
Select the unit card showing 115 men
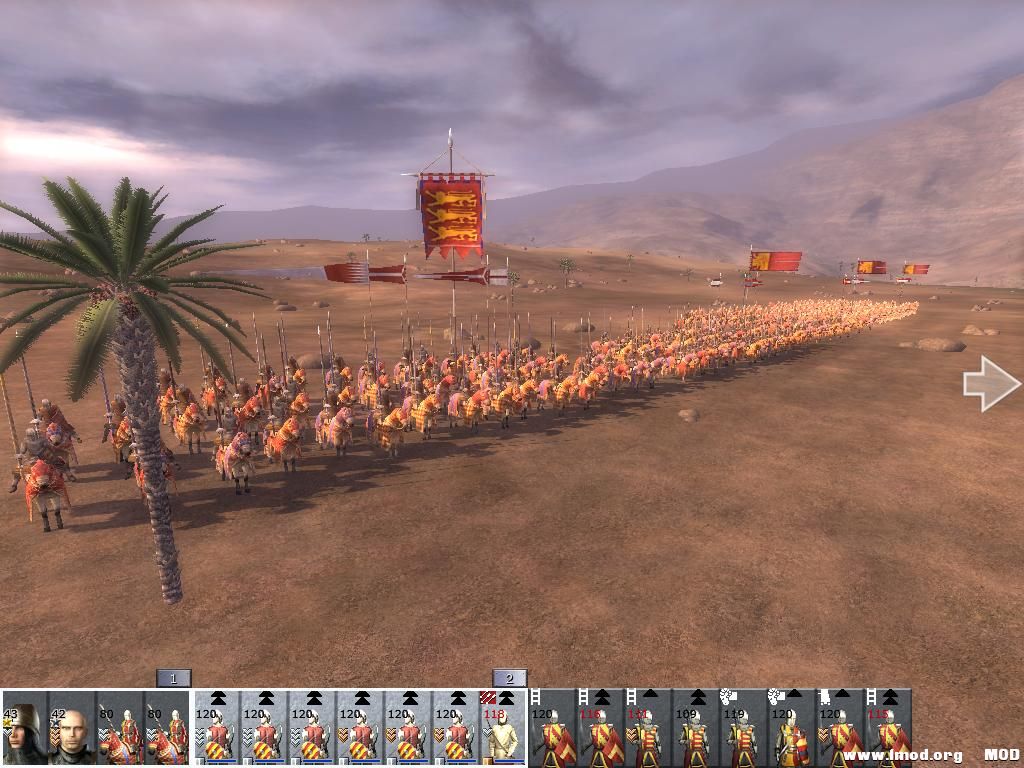[x=888, y=728]
